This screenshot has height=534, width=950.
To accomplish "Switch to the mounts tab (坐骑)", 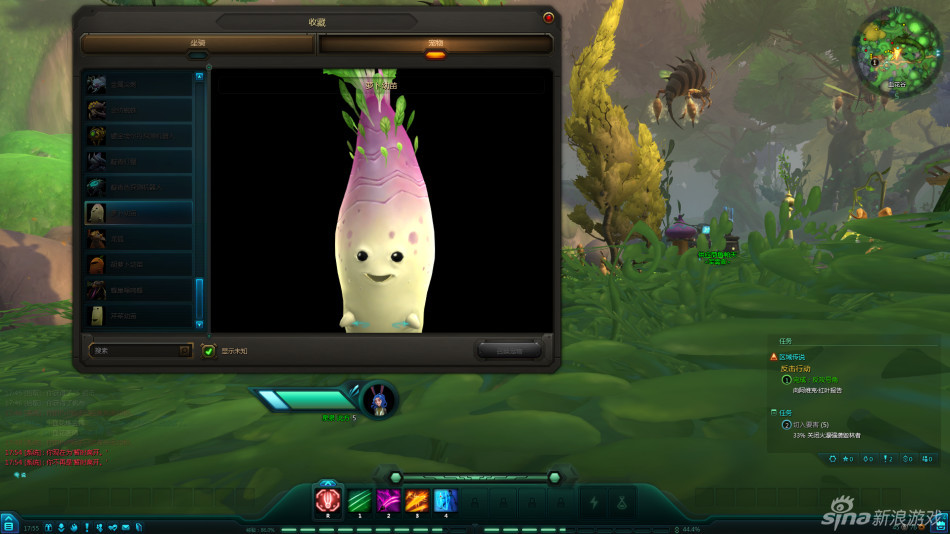I will tap(198, 44).
